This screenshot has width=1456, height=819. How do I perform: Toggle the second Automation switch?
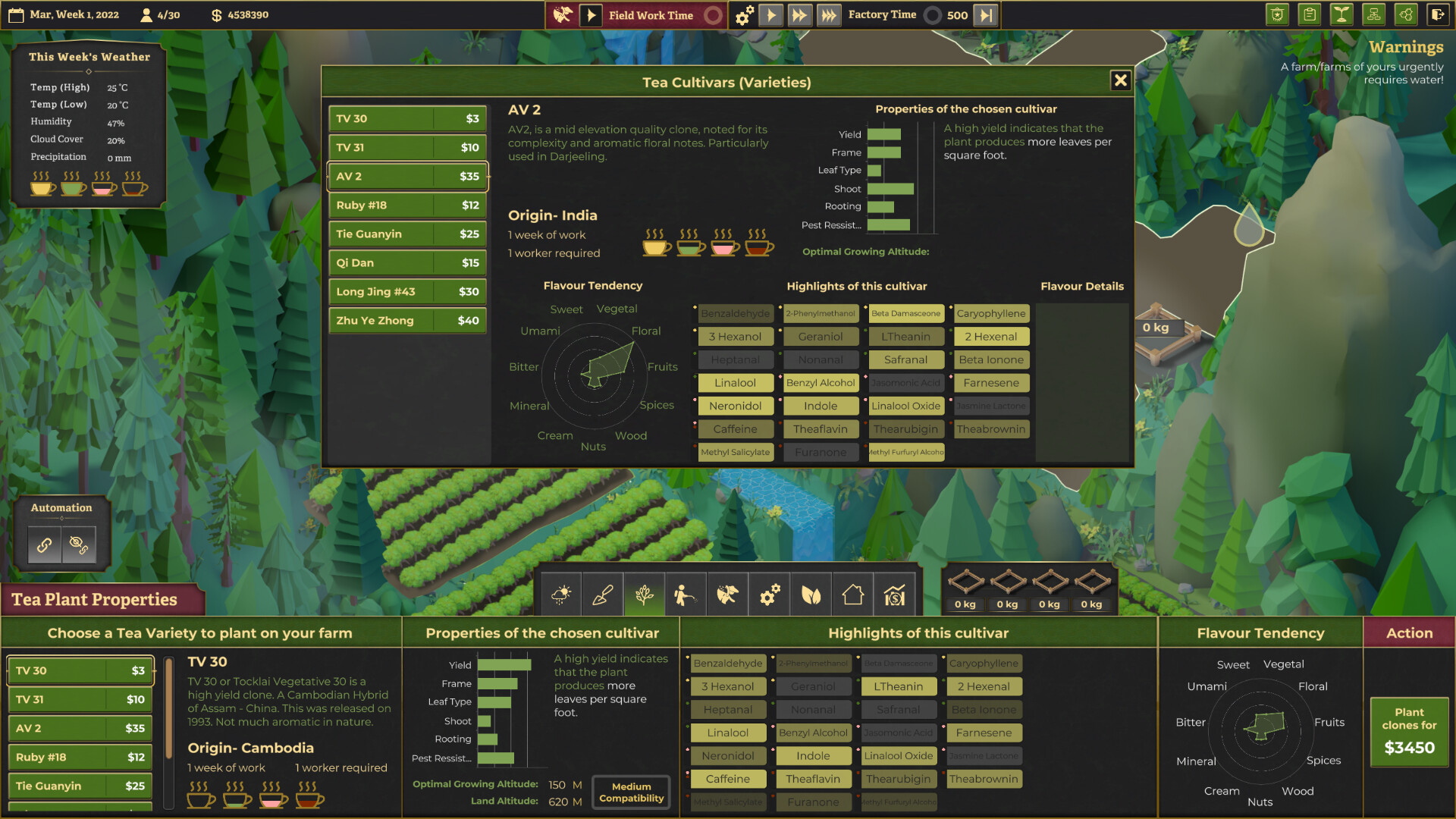(x=79, y=544)
